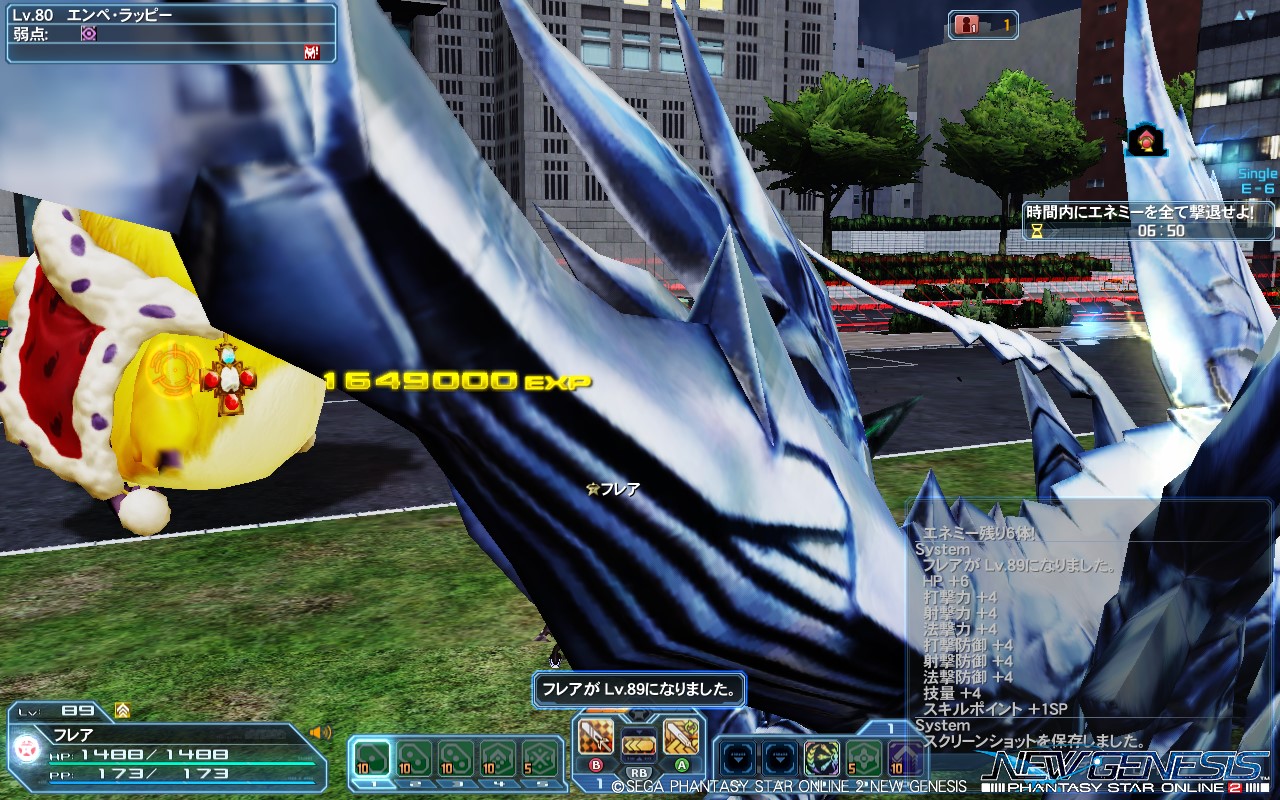Activate the rainbow Photon Blast subpalette icon

click(x=822, y=757)
